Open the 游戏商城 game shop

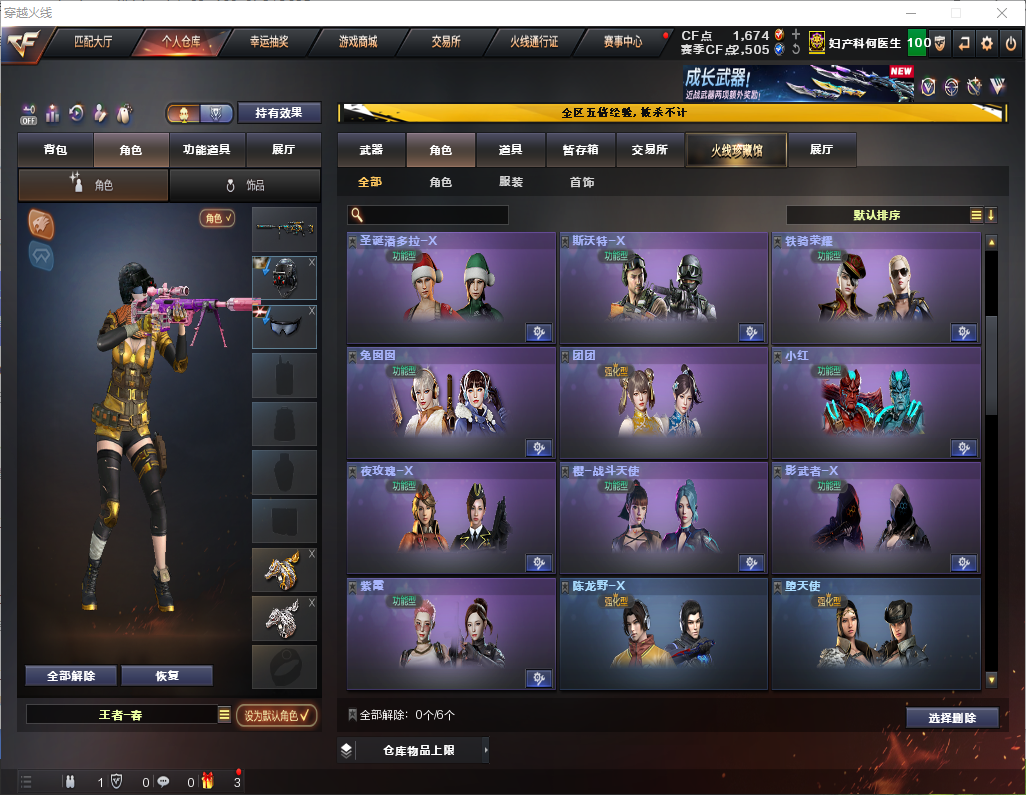pos(358,42)
